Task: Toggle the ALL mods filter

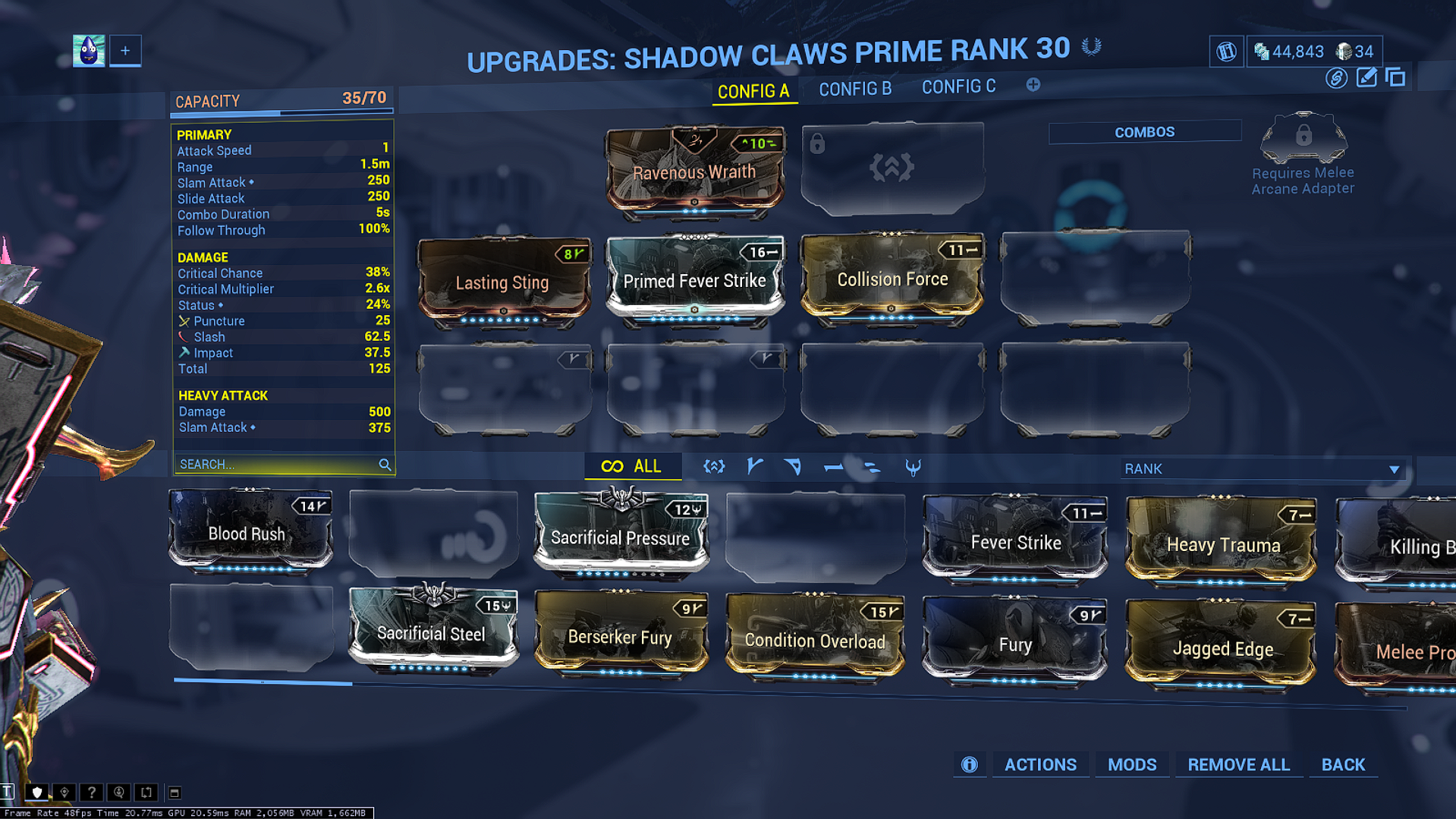Action: pyautogui.click(x=633, y=466)
